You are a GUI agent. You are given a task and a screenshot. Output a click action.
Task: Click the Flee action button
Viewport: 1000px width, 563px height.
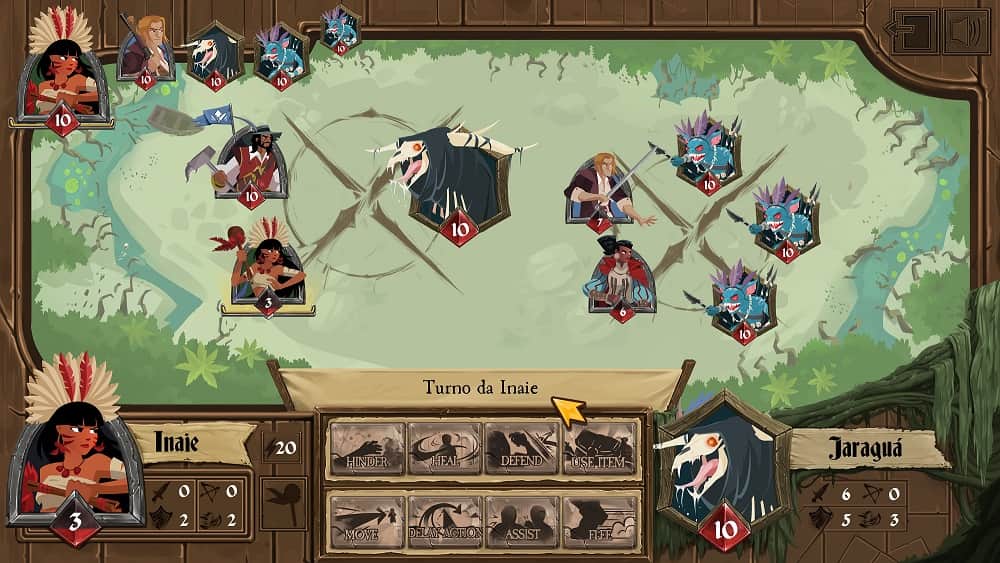click(x=599, y=521)
